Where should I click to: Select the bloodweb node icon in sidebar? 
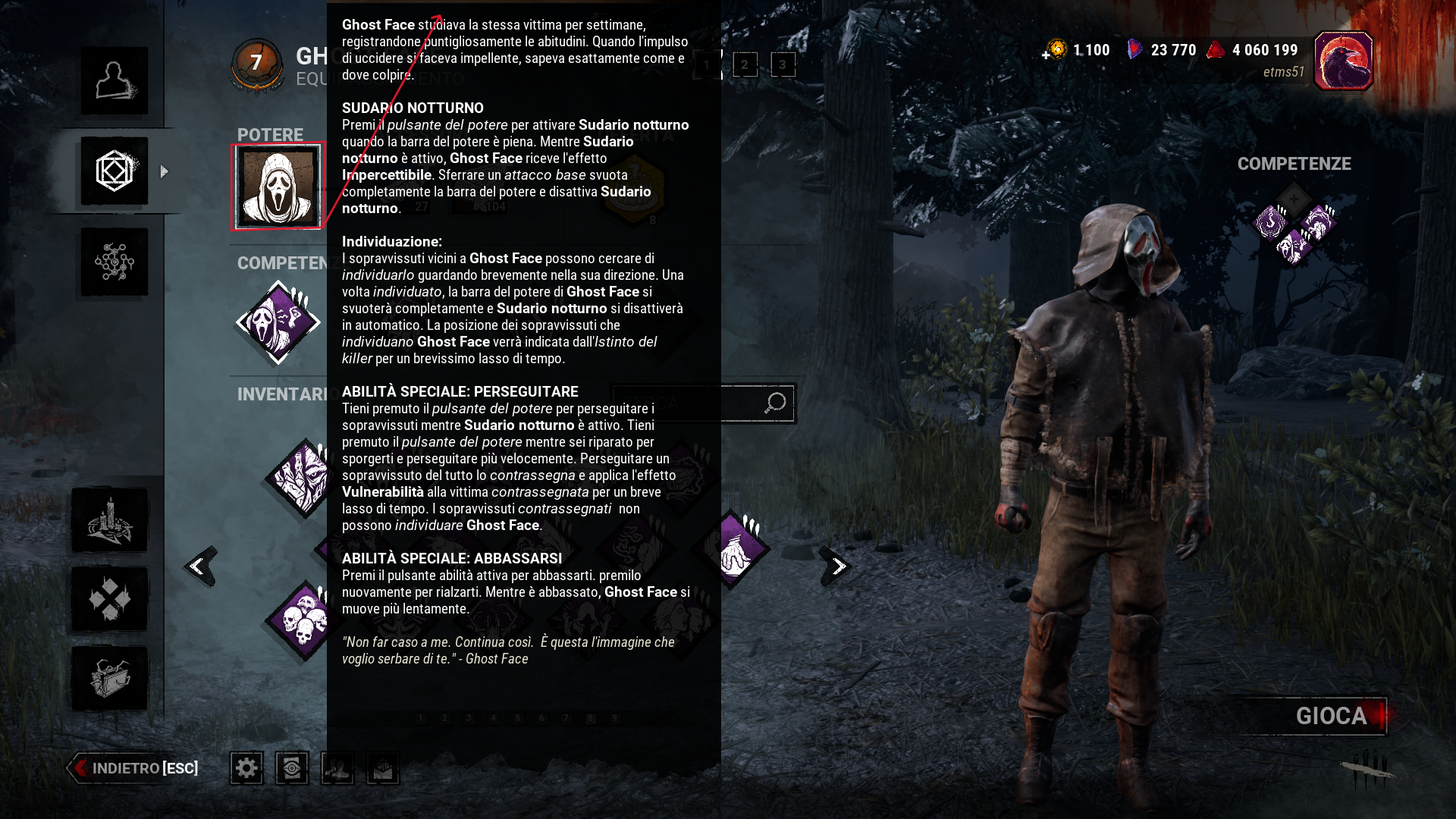(114, 262)
